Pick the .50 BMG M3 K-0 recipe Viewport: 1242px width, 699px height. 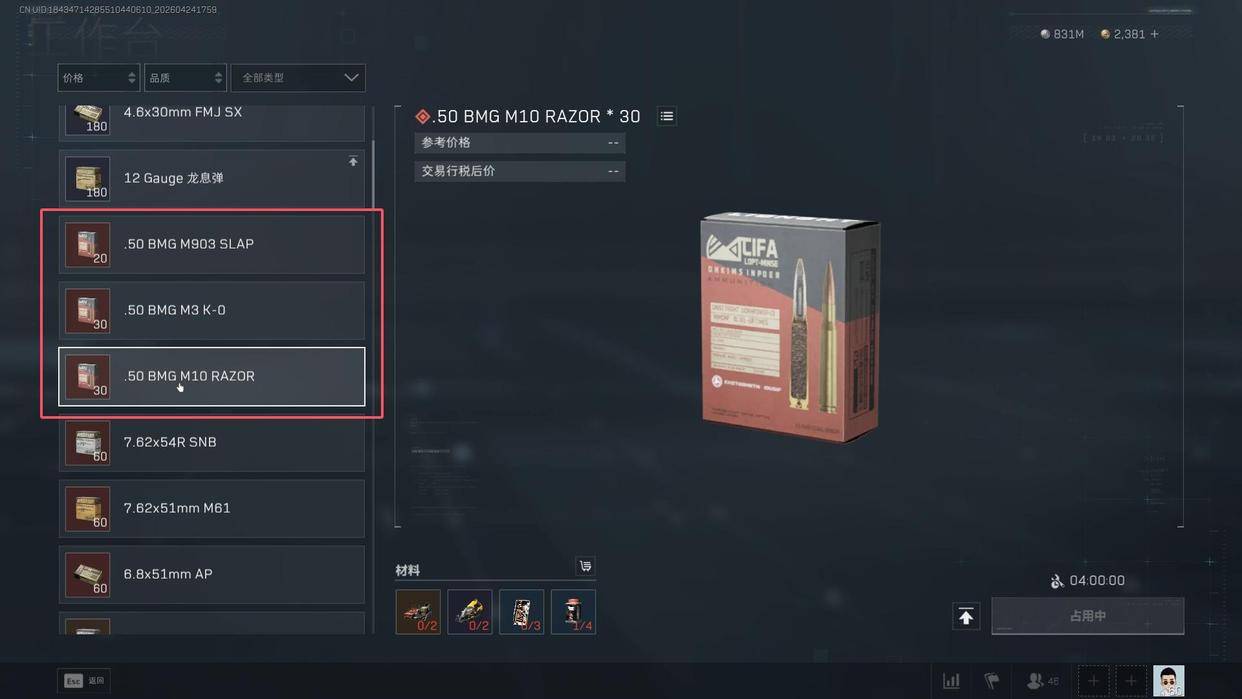pos(212,310)
